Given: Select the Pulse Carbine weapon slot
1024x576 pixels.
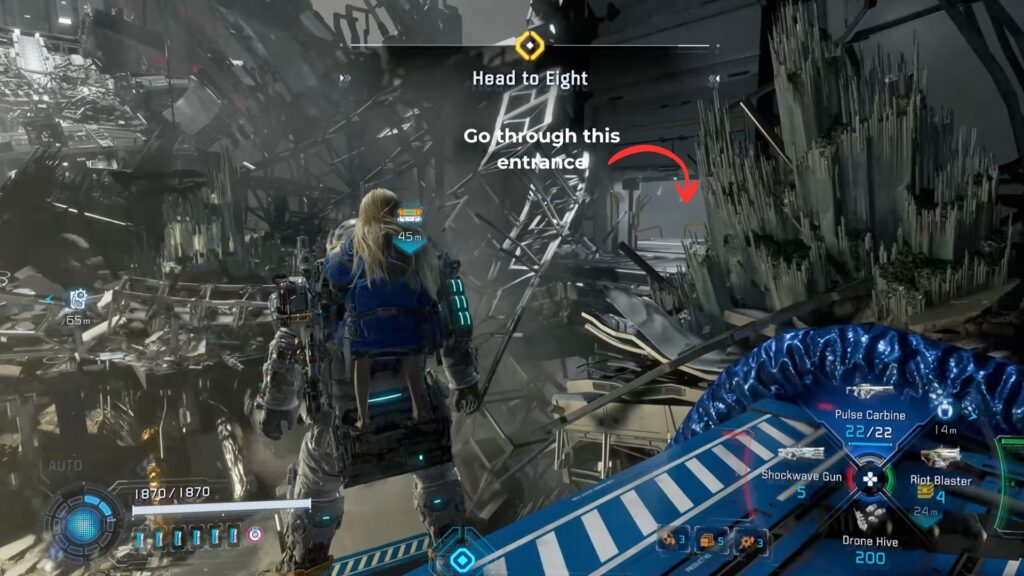Looking at the screenshot, I should pos(868,393).
